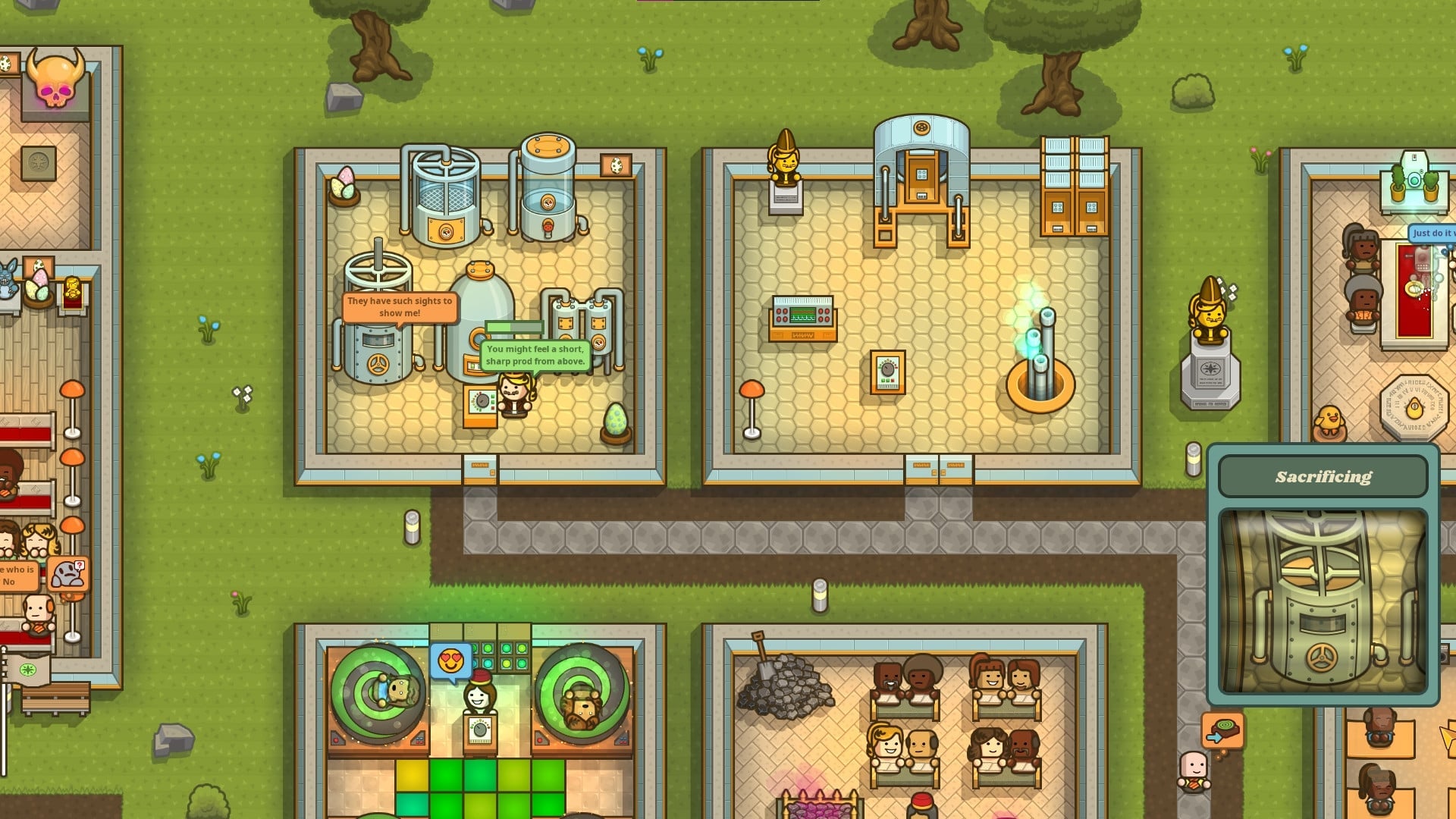Image resolution: width=1456 pixels, height=819 pixels.
Task: Click the 'They have such sights' speech bubble
Action: (x=400, y=305)
